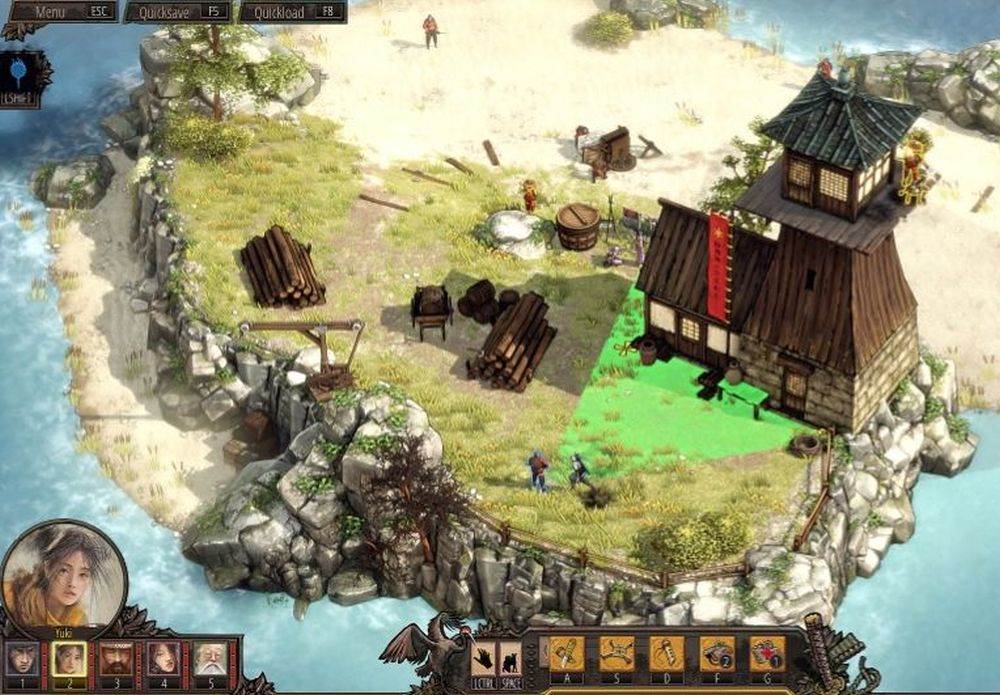
Task: Select the flute lure ability
Action: coord(666,654)
